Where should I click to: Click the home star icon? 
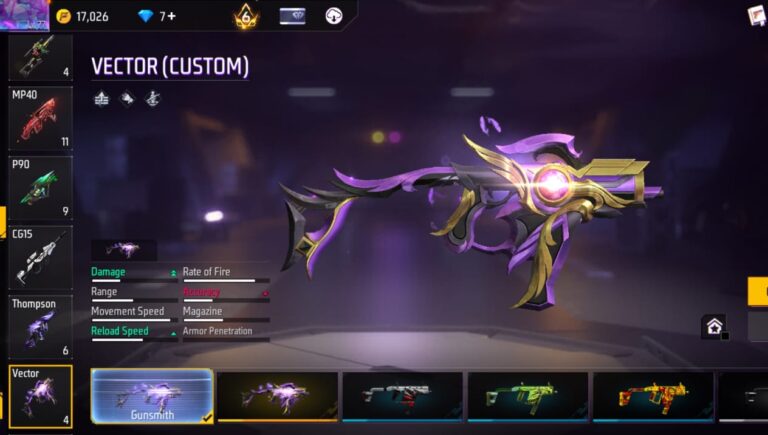coord(714,326)
